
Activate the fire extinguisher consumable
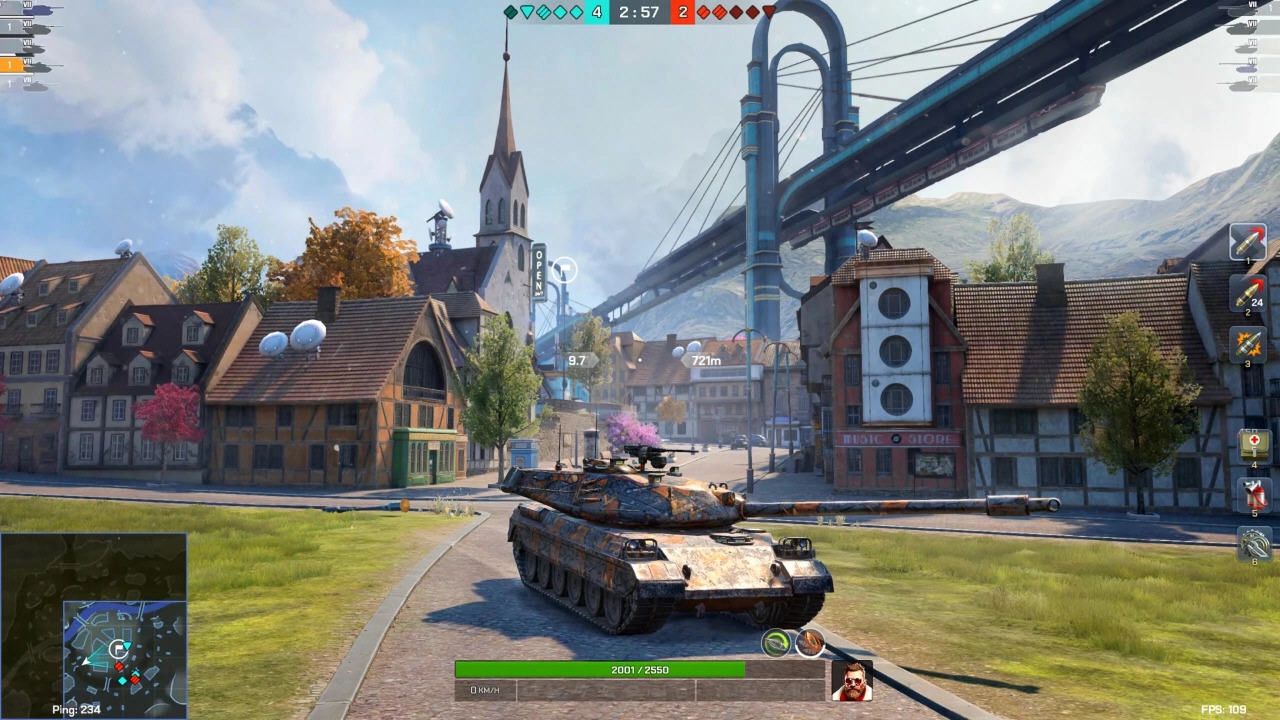1254,495
